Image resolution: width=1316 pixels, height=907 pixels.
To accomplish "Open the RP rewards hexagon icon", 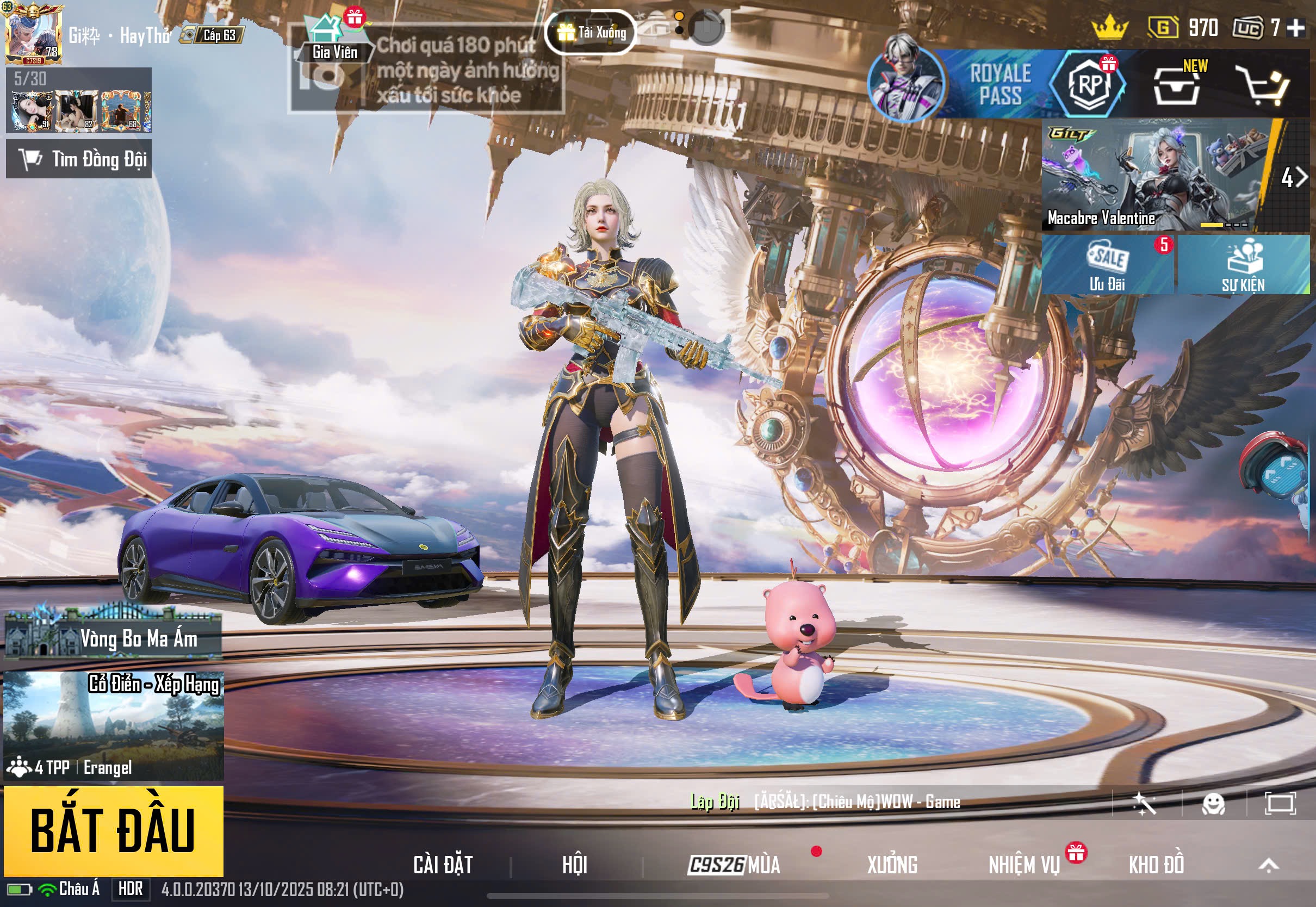I will coord(1089,84).
